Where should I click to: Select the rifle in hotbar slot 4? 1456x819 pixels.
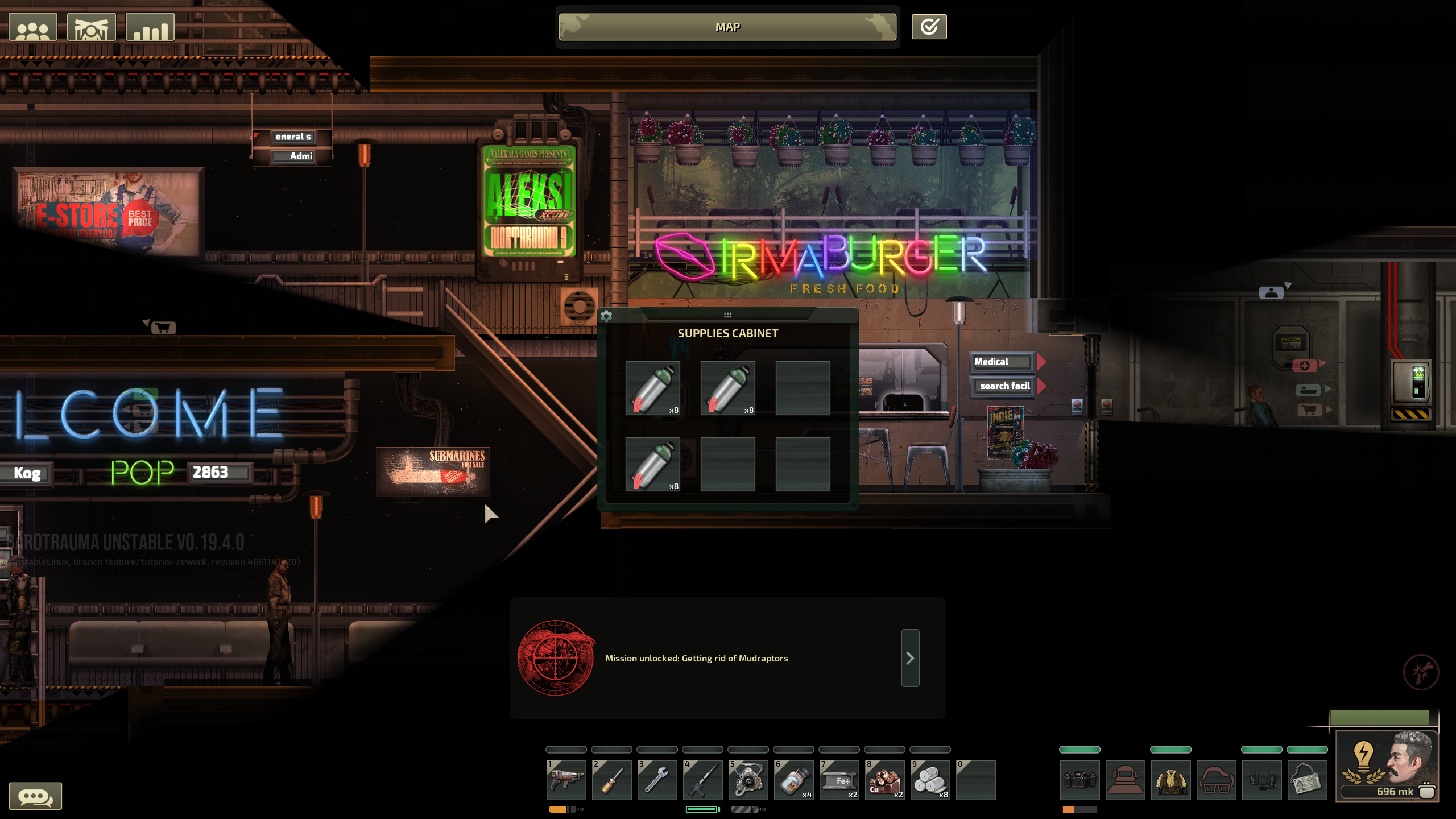coord(702,780)
